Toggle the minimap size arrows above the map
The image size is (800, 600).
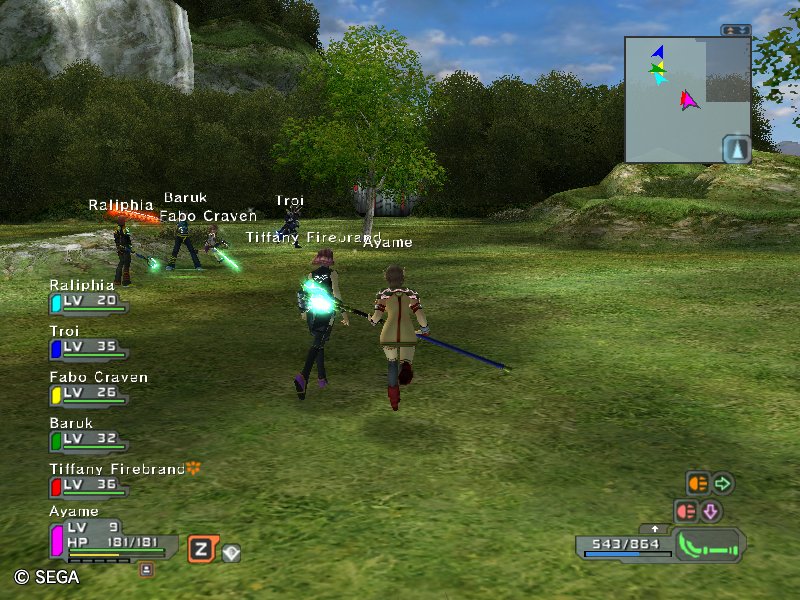(737, 30)
